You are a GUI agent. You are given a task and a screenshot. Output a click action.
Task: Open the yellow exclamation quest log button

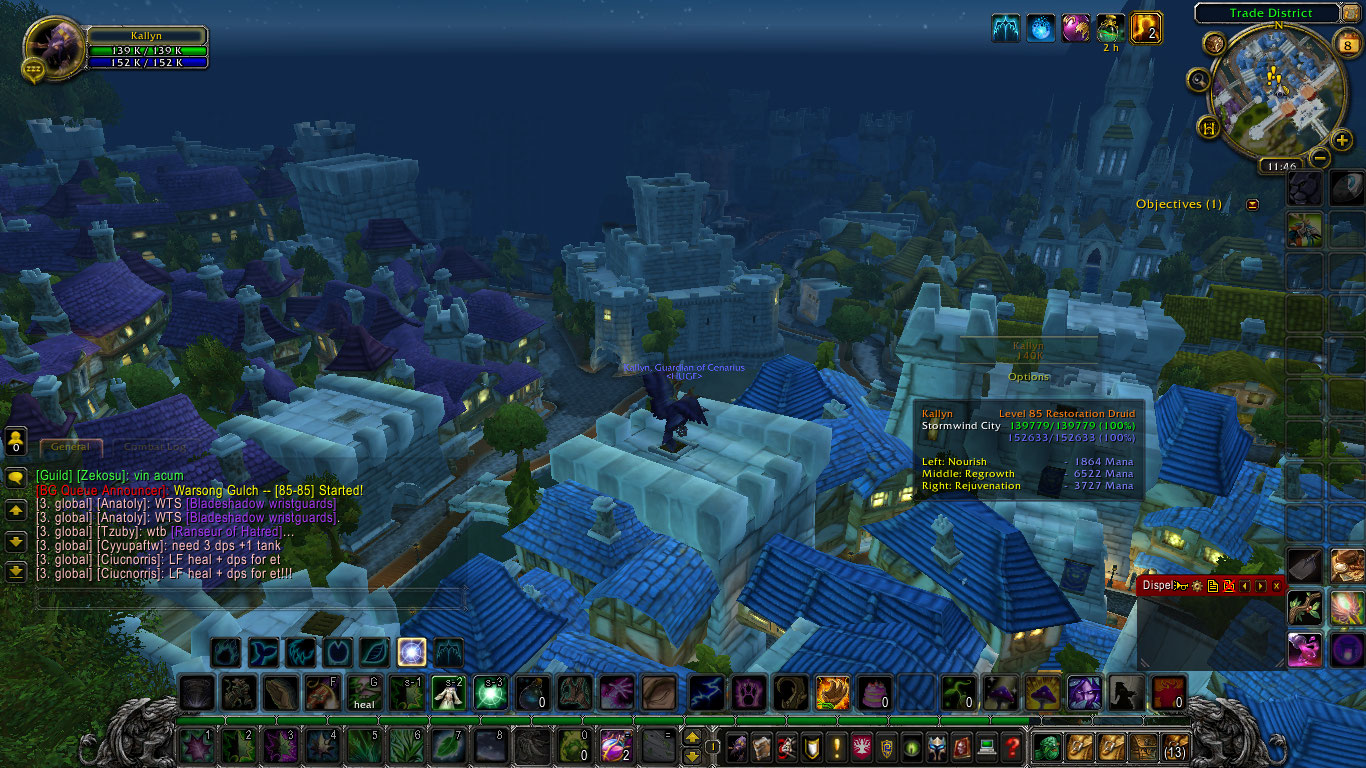pos(837,746)
